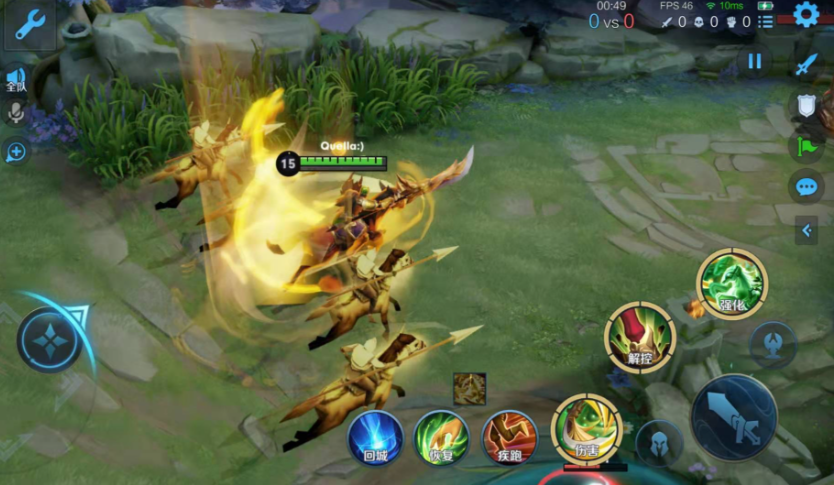
Task: Tap the wrench tool button
Action: click(x=30, y=26)
